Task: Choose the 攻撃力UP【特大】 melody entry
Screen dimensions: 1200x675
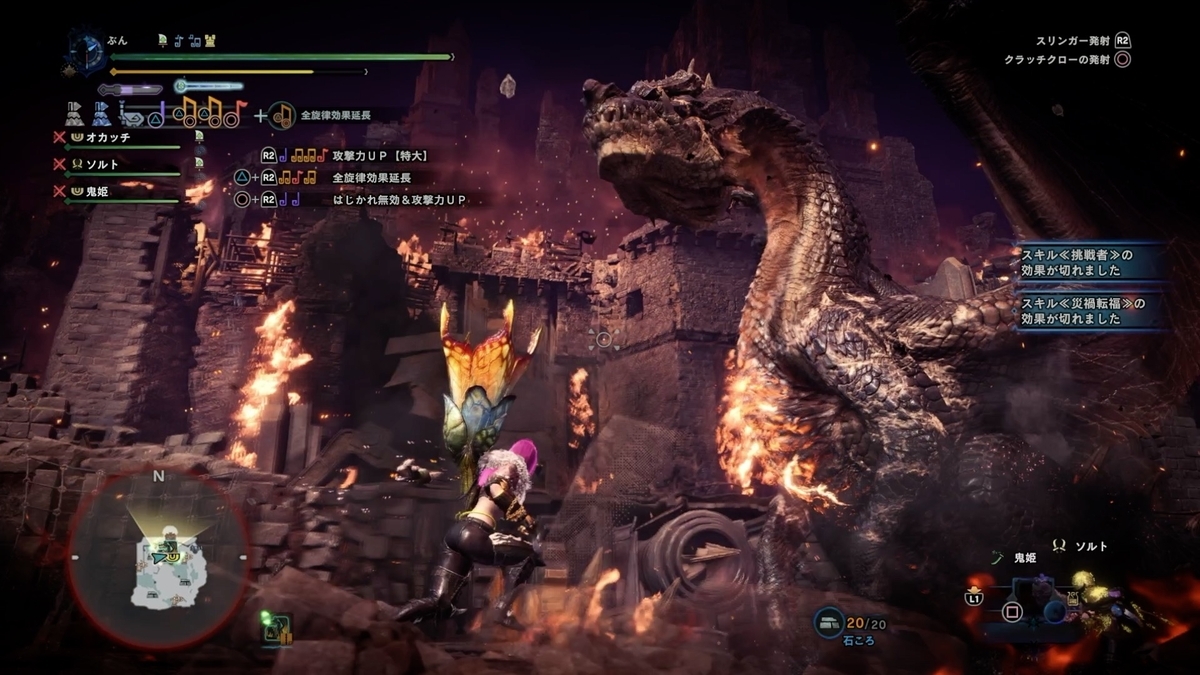Action: point(380,156)
